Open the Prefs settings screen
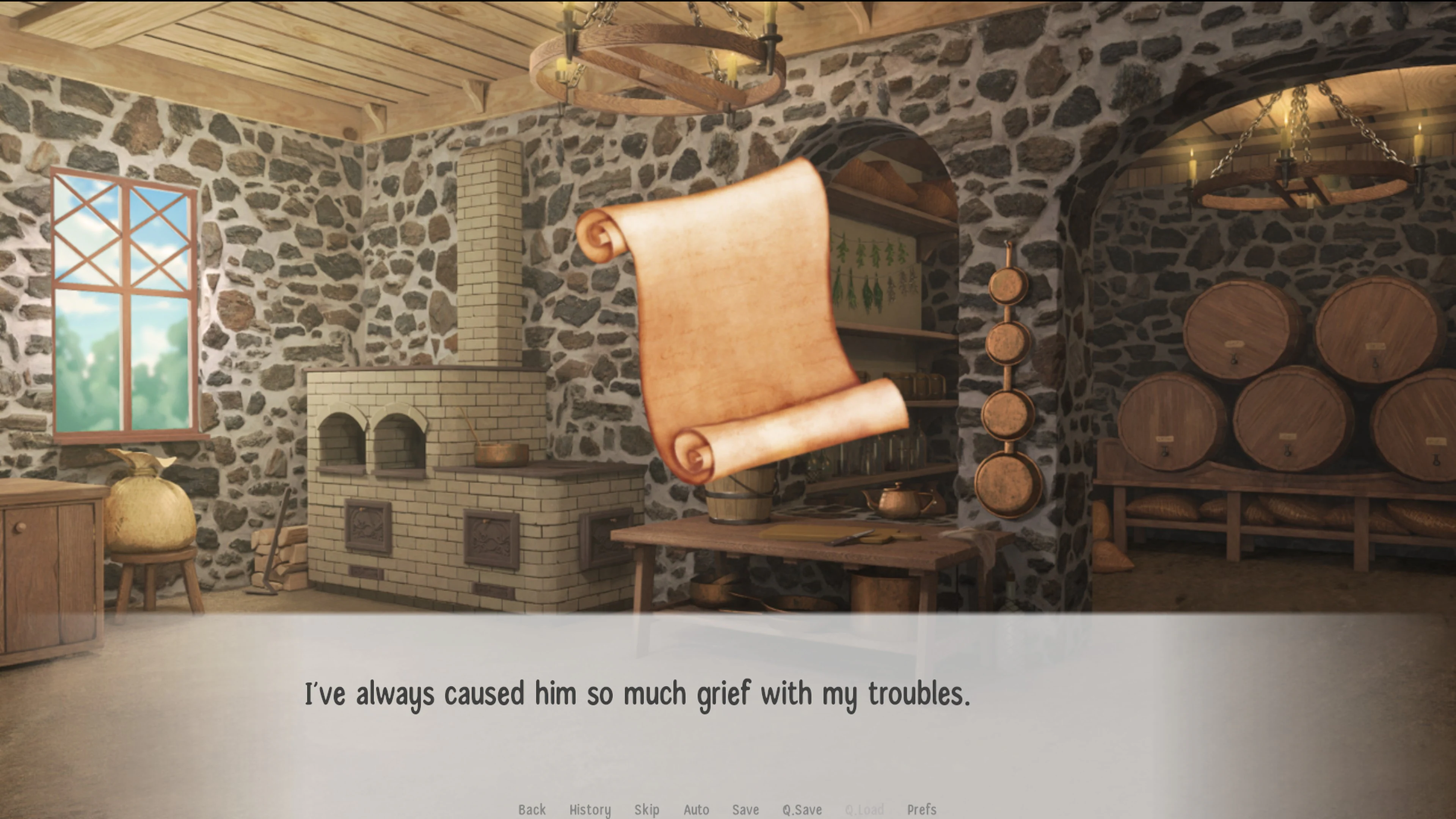 point(921,810)
